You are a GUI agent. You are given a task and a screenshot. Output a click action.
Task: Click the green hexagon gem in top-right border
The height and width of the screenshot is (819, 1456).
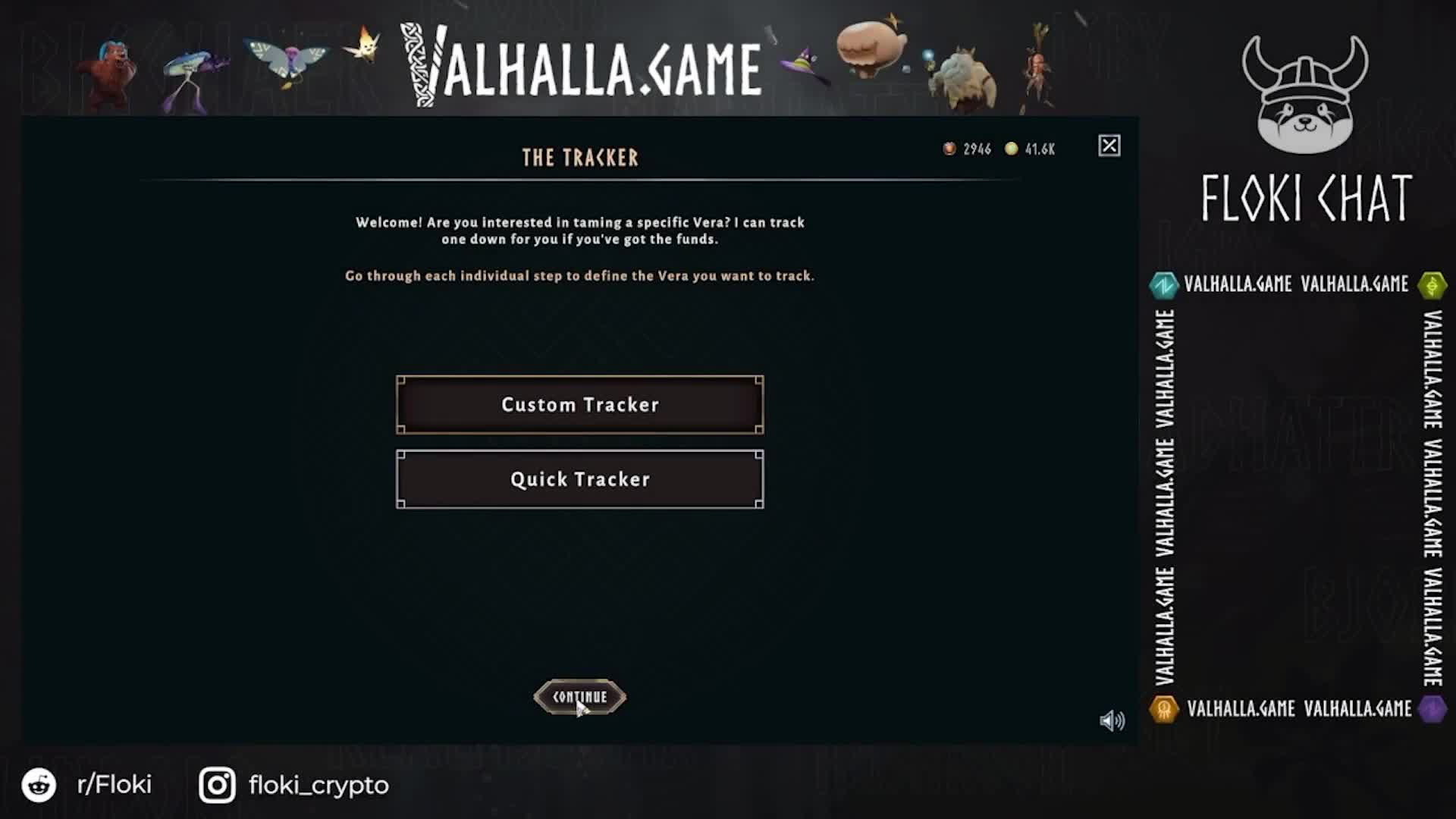click(1432, 284)
